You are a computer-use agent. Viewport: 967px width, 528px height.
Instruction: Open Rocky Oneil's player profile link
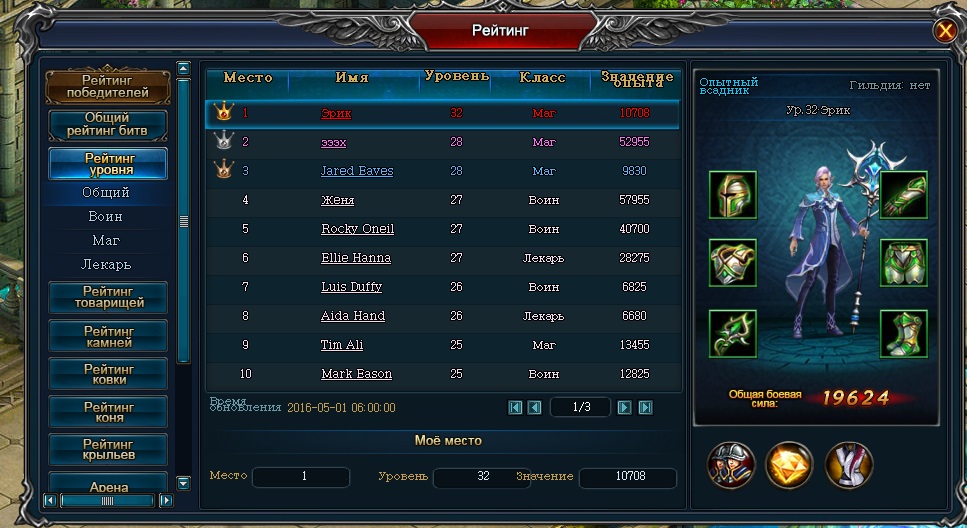point(357,229)
